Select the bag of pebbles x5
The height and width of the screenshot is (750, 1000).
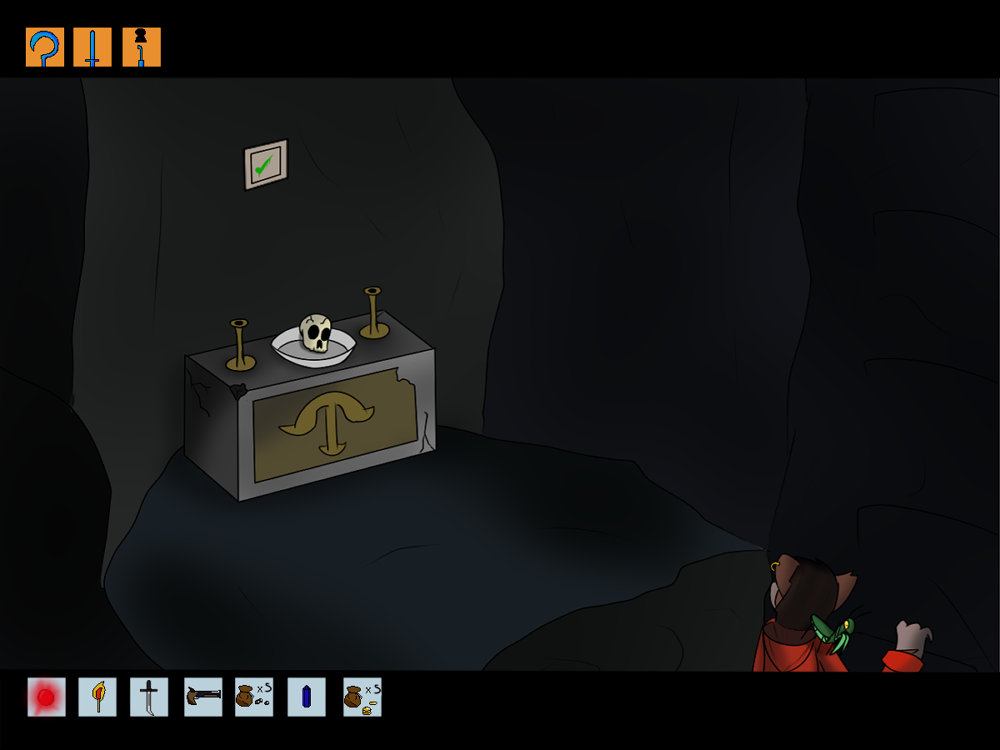point(254,697)
